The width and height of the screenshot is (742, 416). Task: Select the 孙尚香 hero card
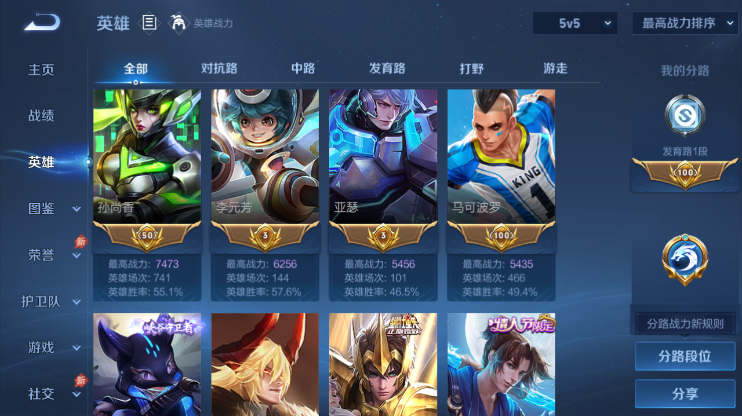(x=147, y=160)
